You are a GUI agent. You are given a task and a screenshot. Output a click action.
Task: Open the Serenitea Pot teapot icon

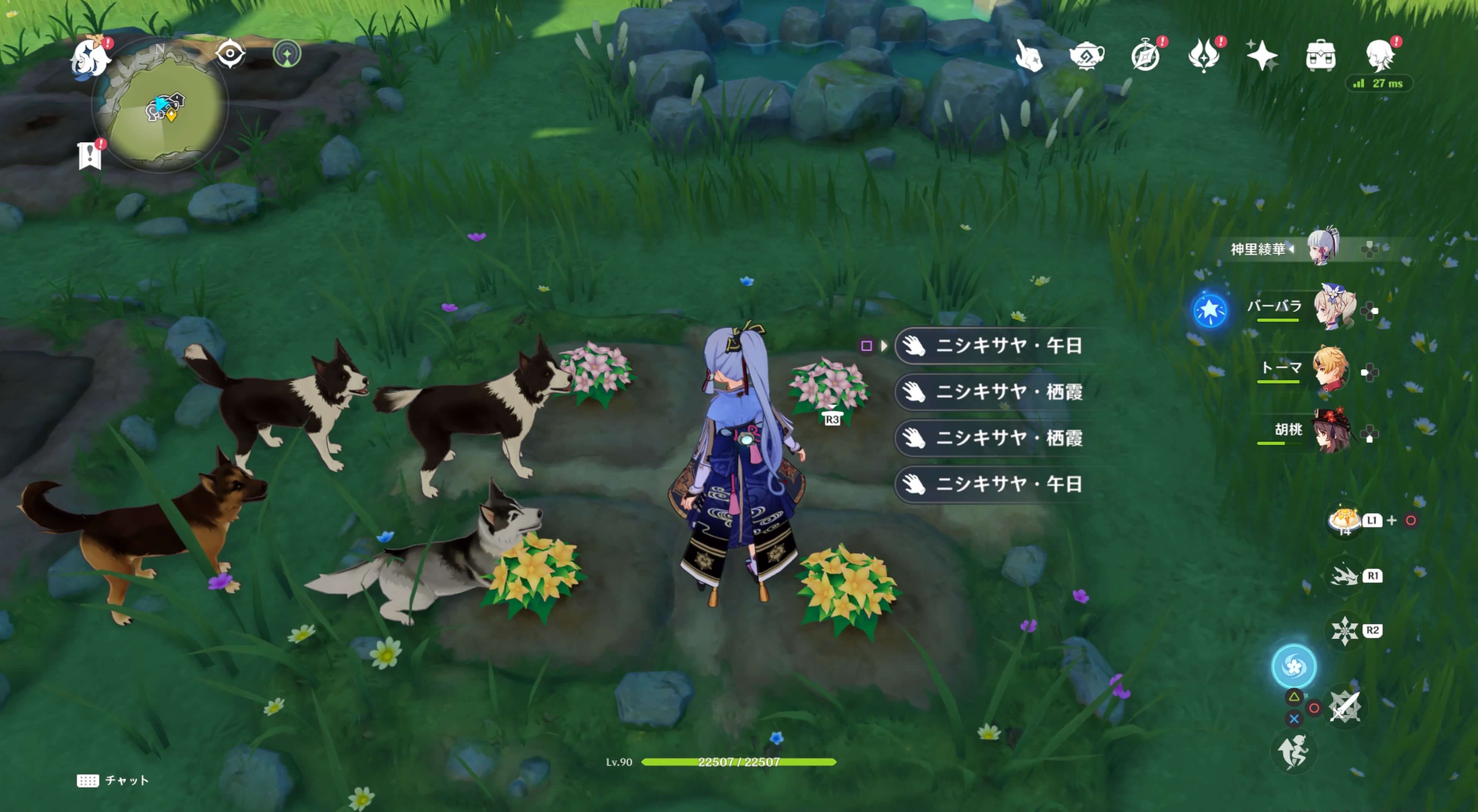[x=1087, y=55]
